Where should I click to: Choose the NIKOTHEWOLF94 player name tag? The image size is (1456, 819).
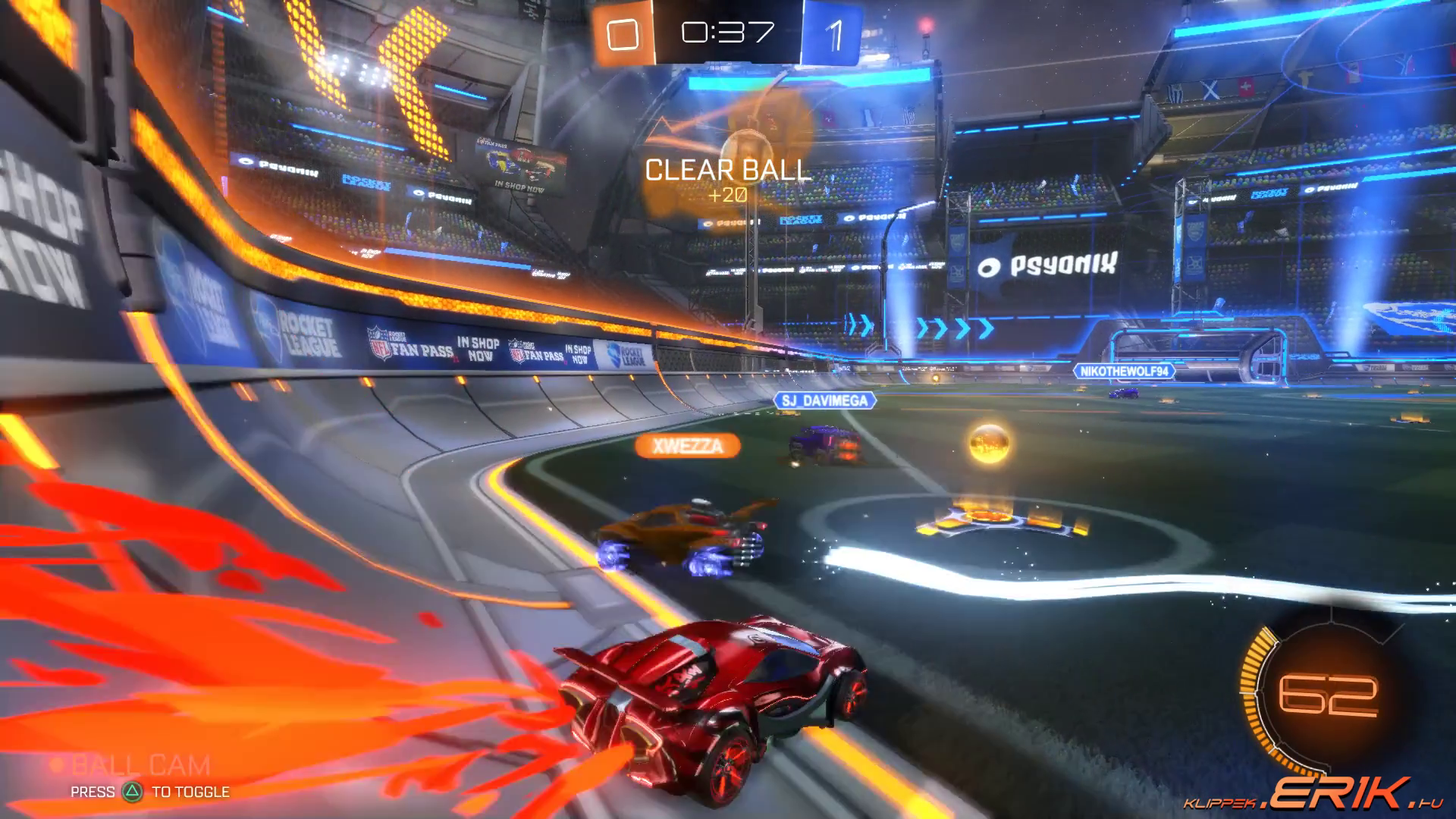(x=1124, y=372)
